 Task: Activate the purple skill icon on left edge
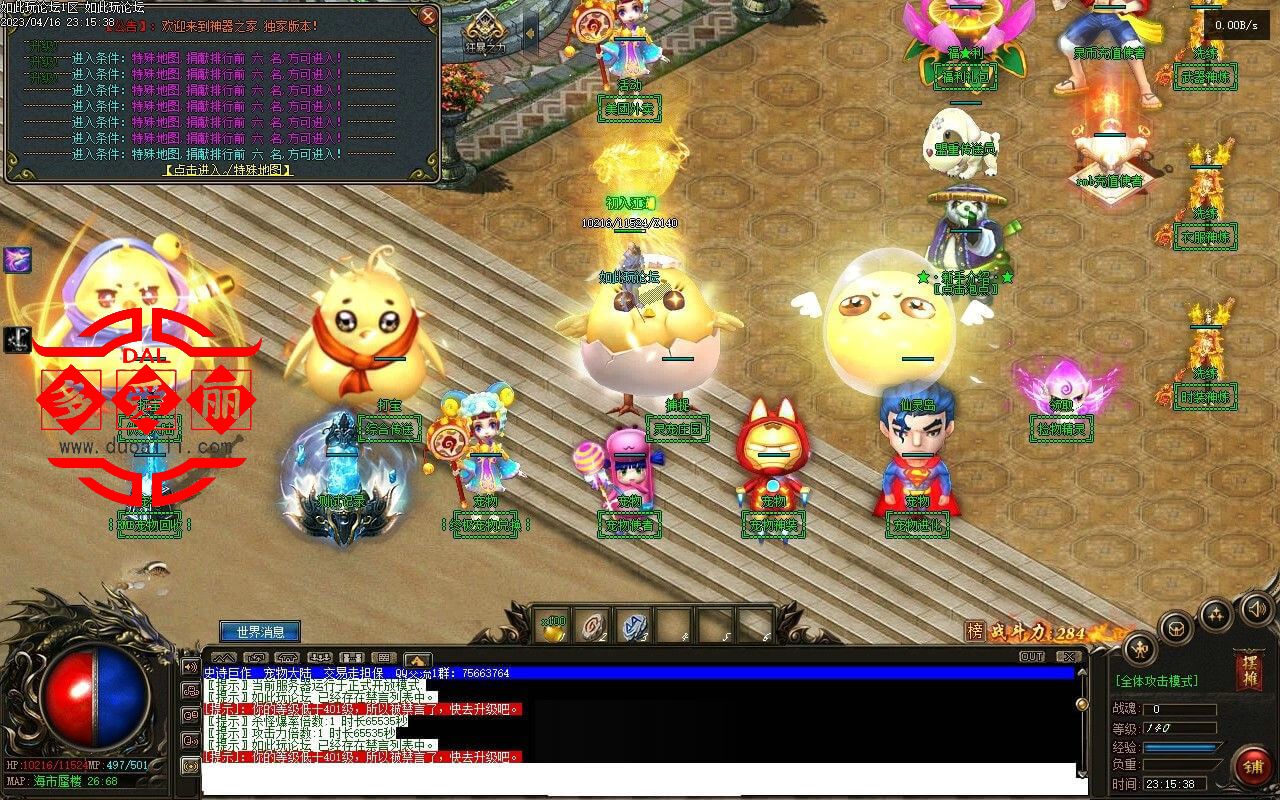17,260
